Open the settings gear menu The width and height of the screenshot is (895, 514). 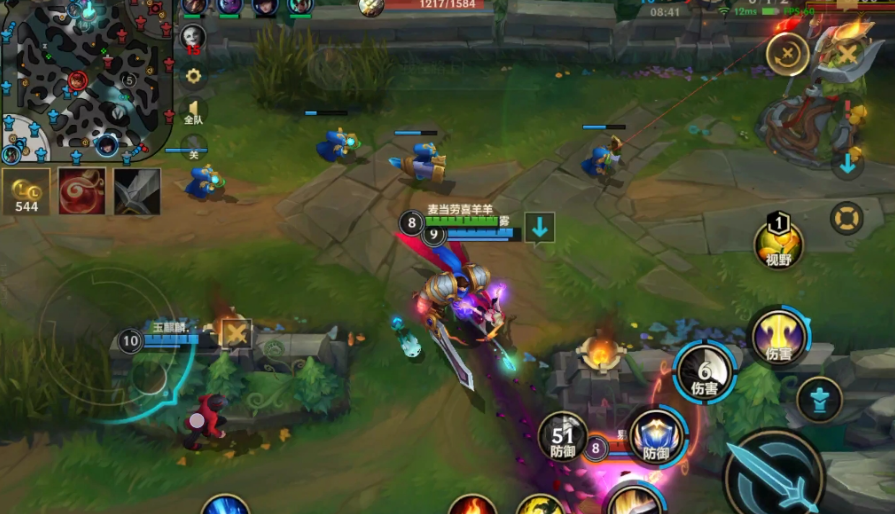point(193,76)
